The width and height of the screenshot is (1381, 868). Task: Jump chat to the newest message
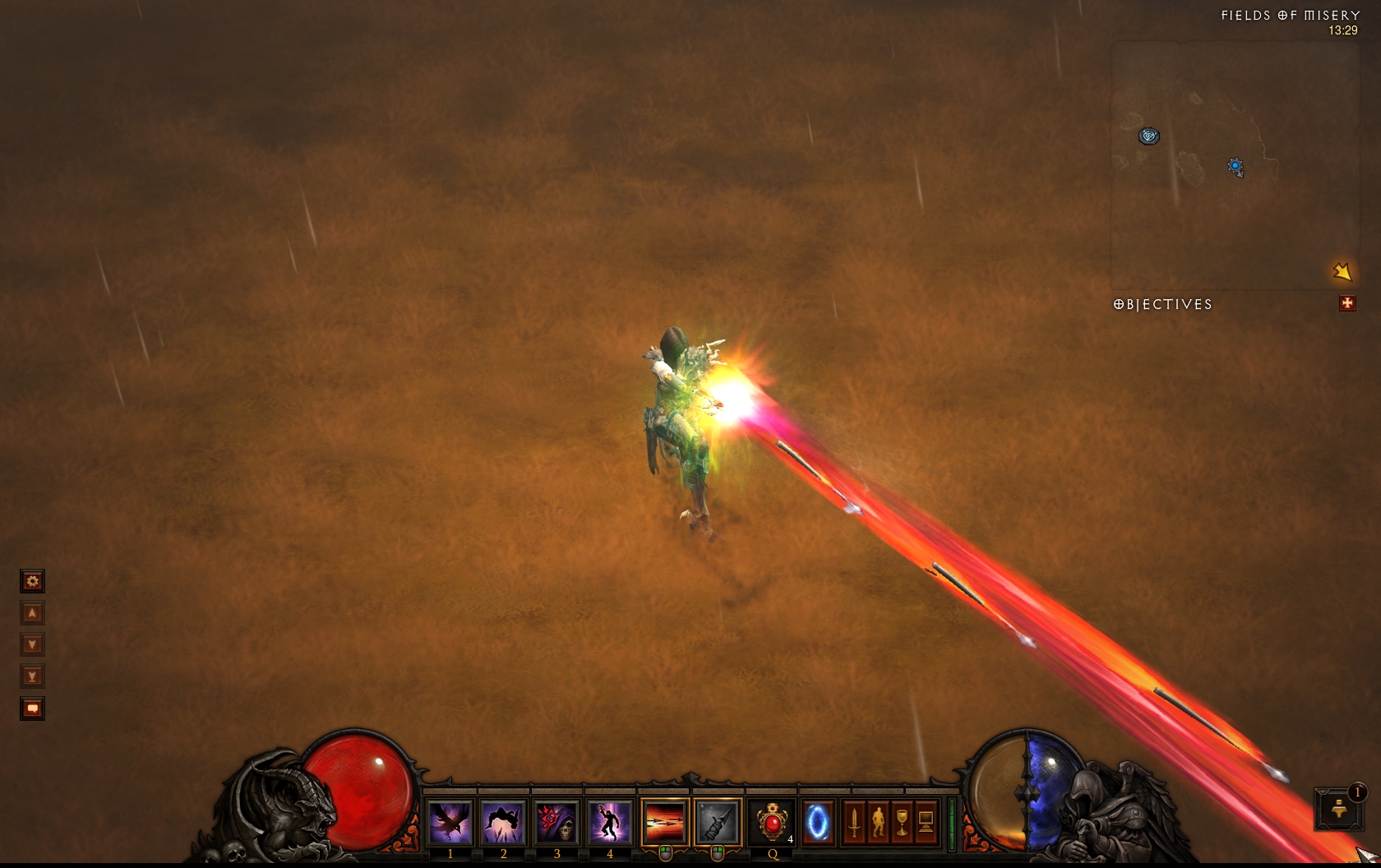point(32,676)
